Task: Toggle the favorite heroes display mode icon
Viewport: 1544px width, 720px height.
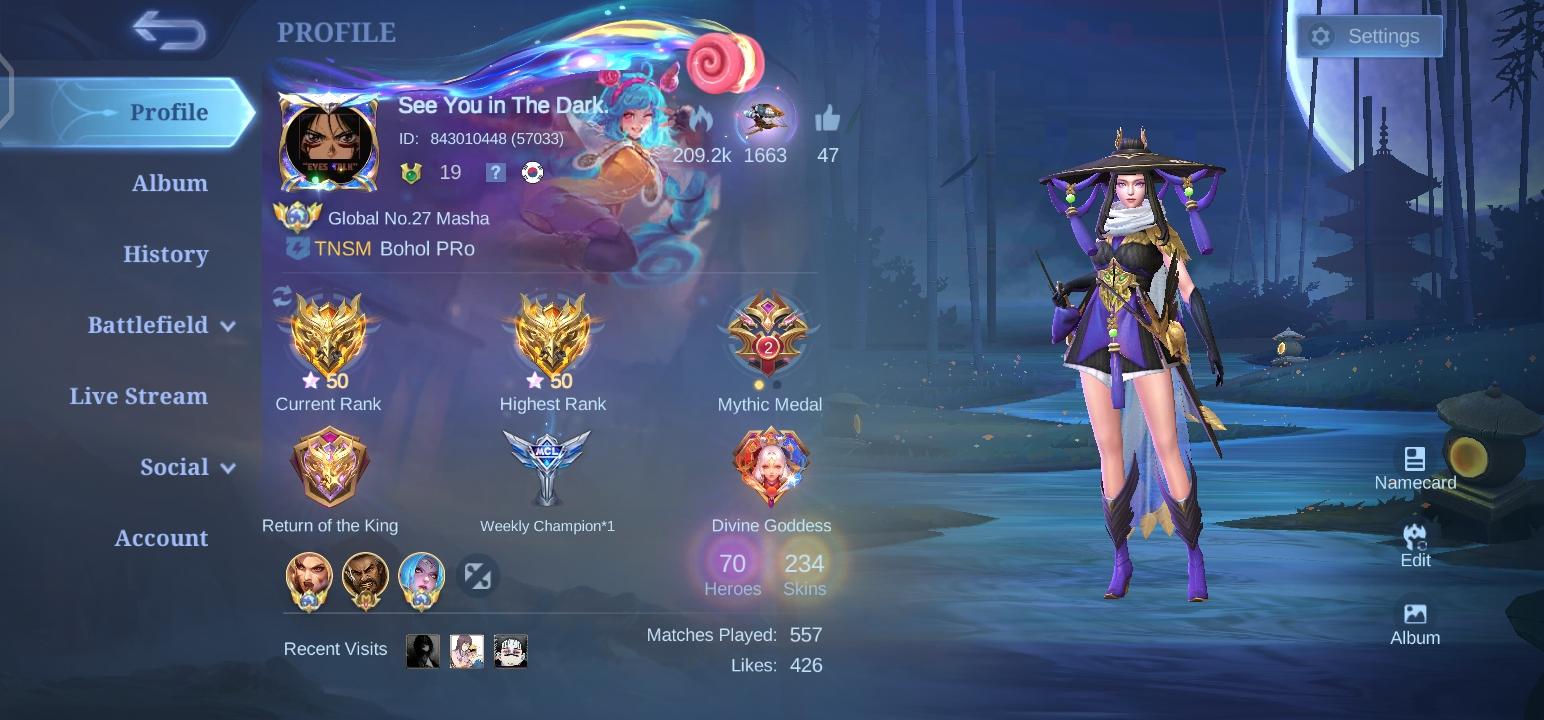Action: coord(478,575)
